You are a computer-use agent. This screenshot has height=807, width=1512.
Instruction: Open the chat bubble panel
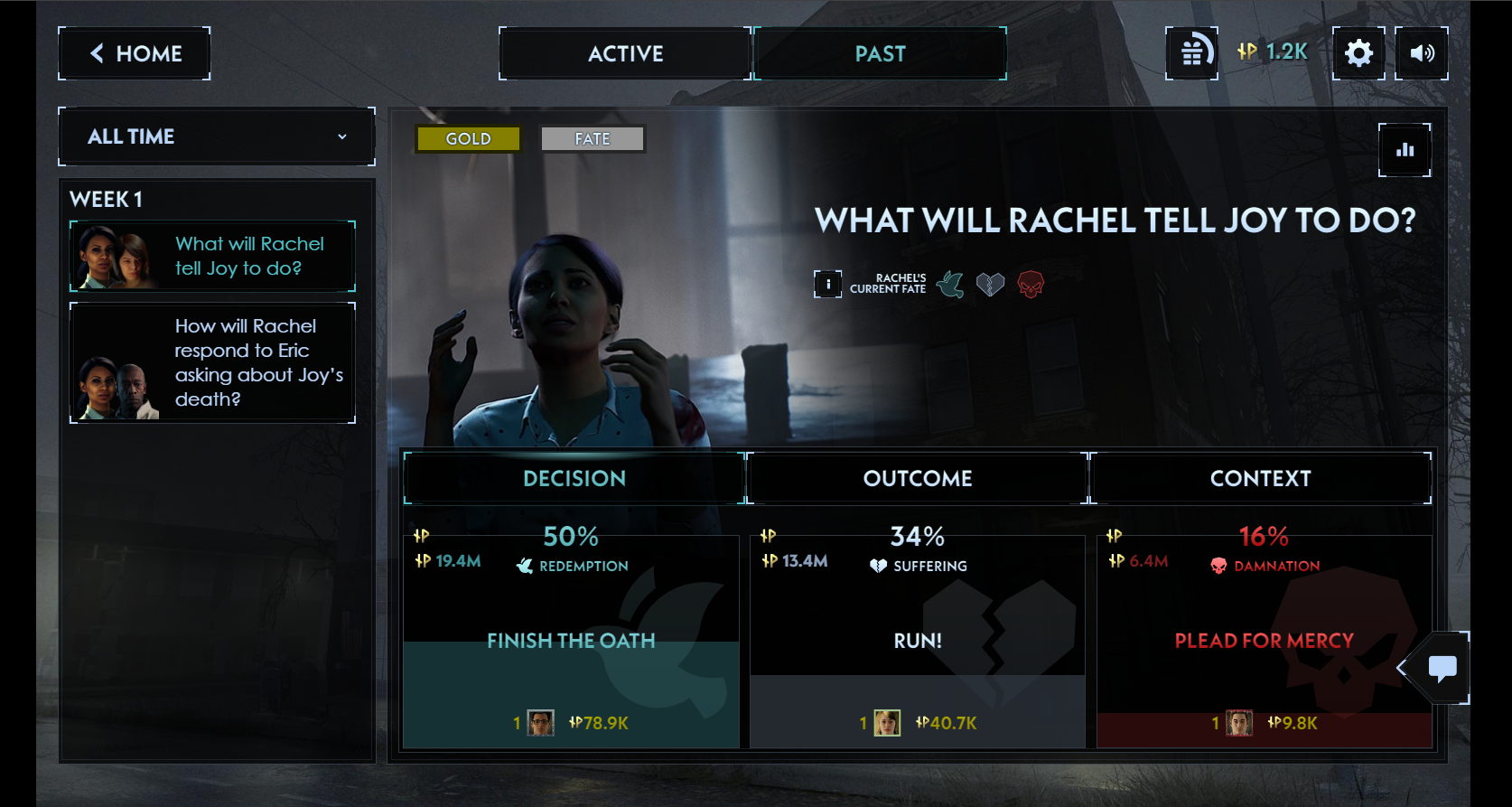1442,668
